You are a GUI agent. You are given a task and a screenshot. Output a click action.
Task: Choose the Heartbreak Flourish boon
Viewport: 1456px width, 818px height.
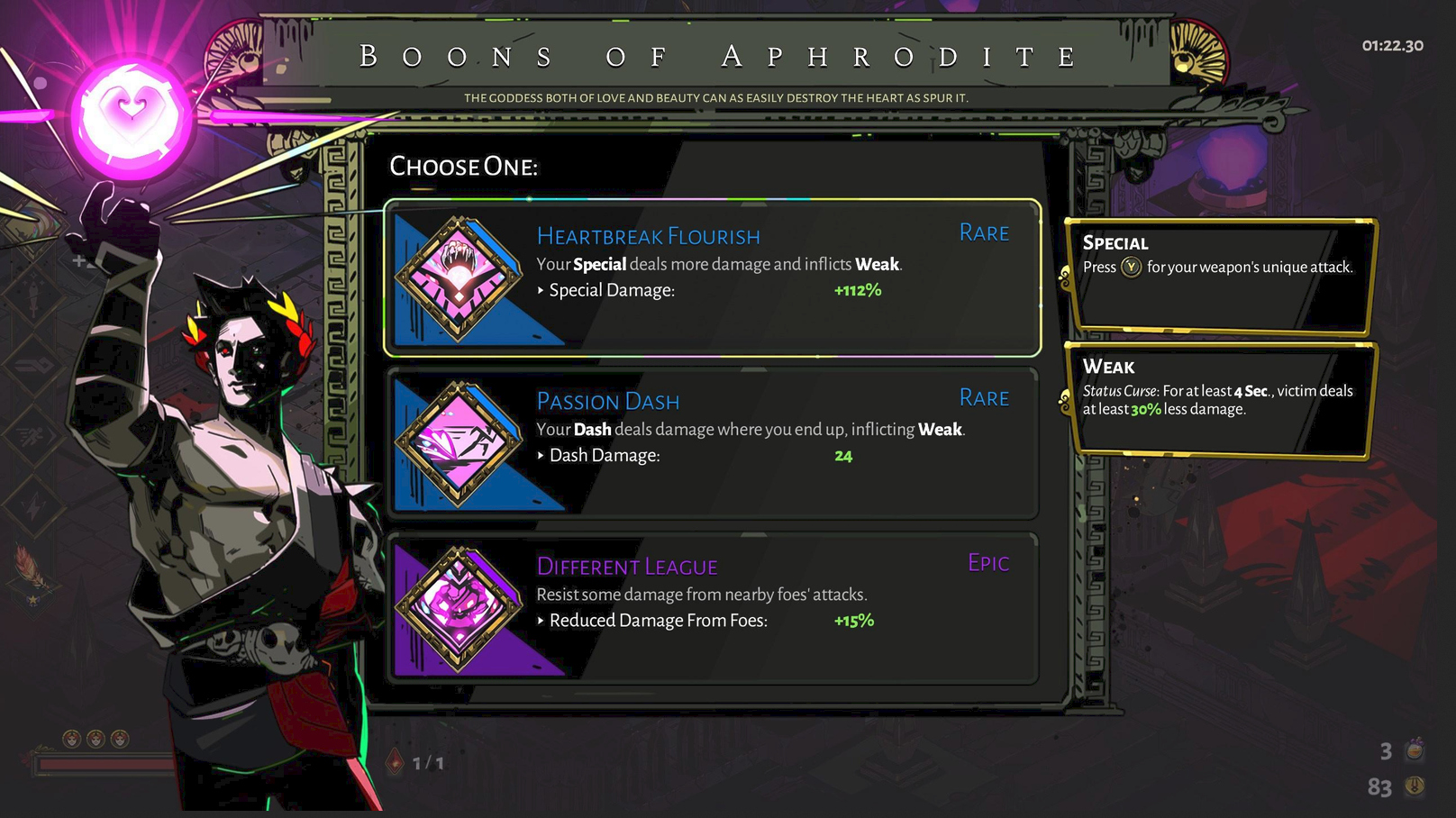pyautogui.click(x=712, y=277)
